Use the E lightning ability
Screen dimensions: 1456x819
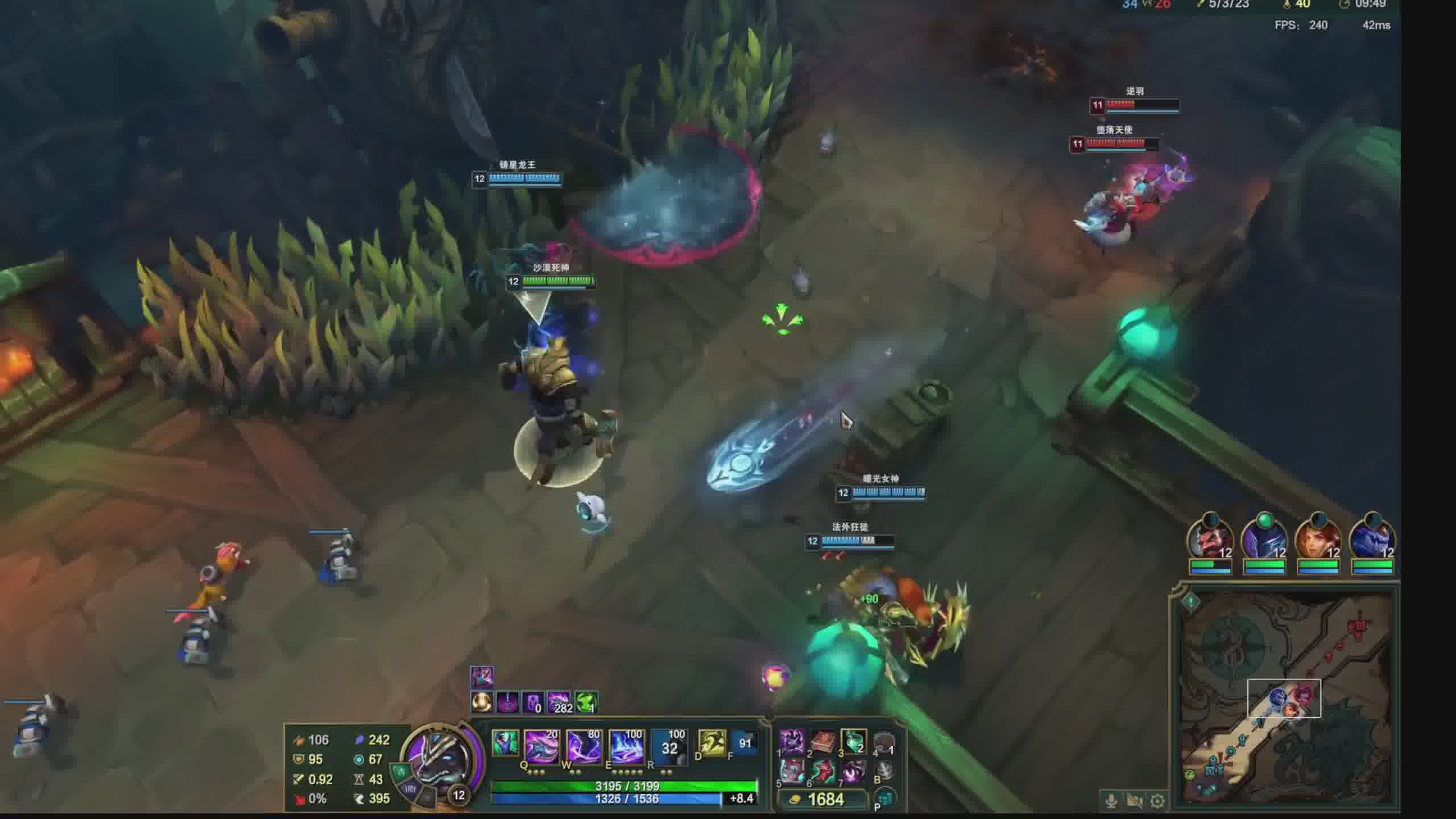click(626, 746)
